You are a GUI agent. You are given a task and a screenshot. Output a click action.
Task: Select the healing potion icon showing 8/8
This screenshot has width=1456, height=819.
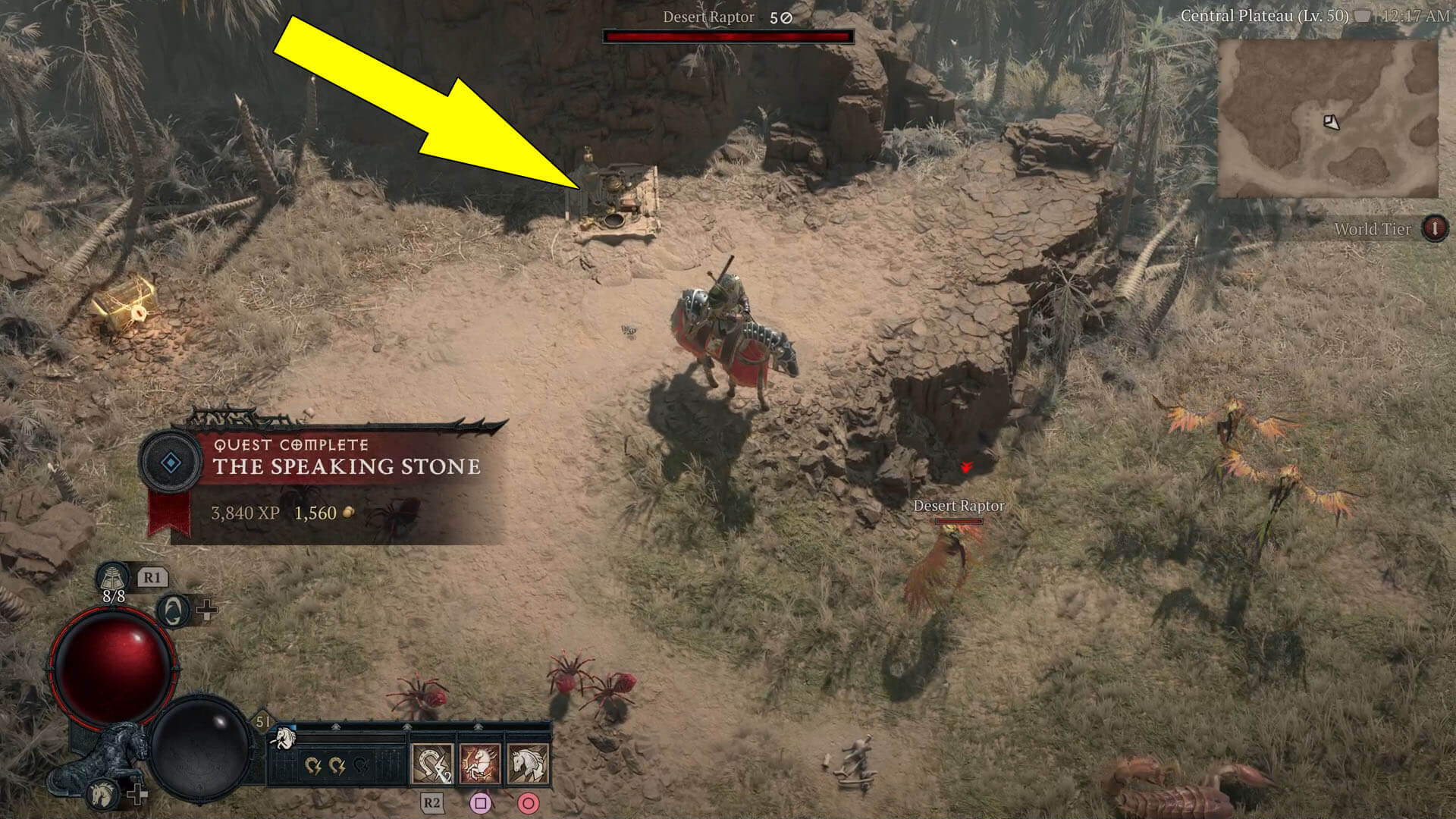113,579
